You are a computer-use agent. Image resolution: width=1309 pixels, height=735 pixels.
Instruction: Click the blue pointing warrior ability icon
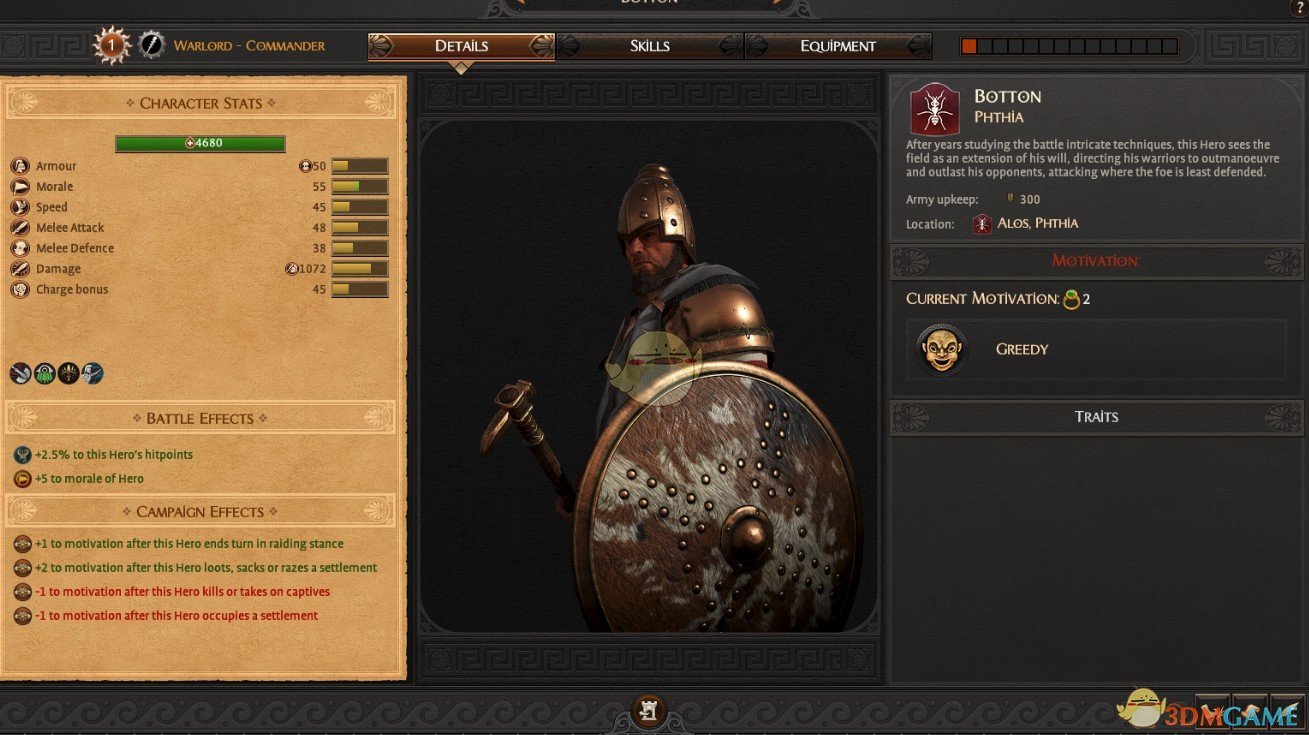click(x=93, y=374)
